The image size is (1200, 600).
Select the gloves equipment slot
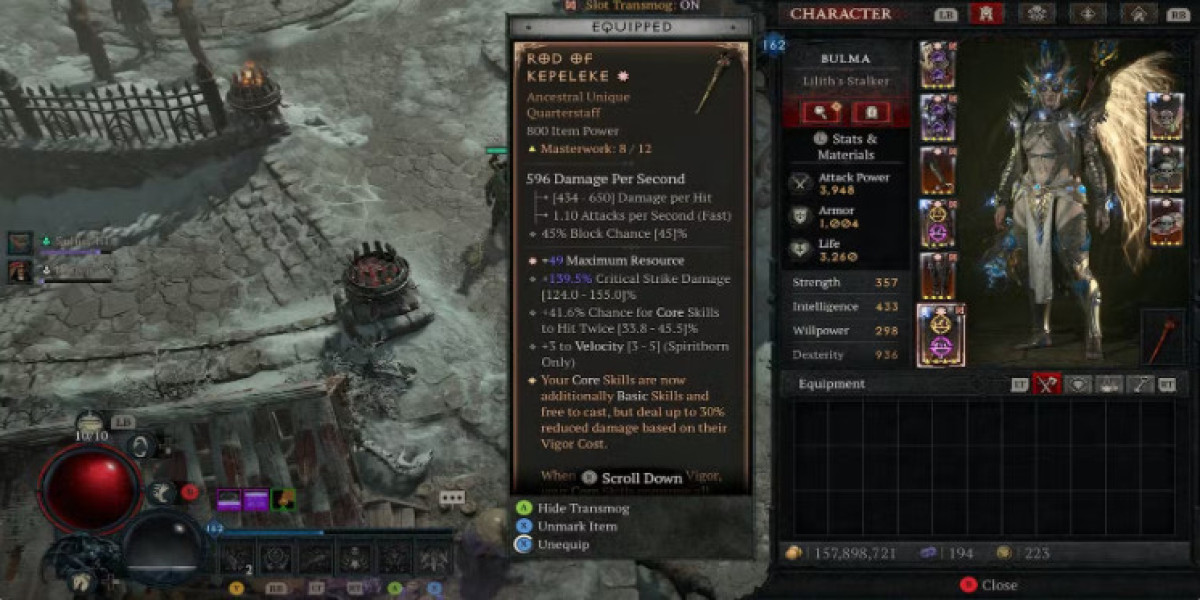click(937, 170)
